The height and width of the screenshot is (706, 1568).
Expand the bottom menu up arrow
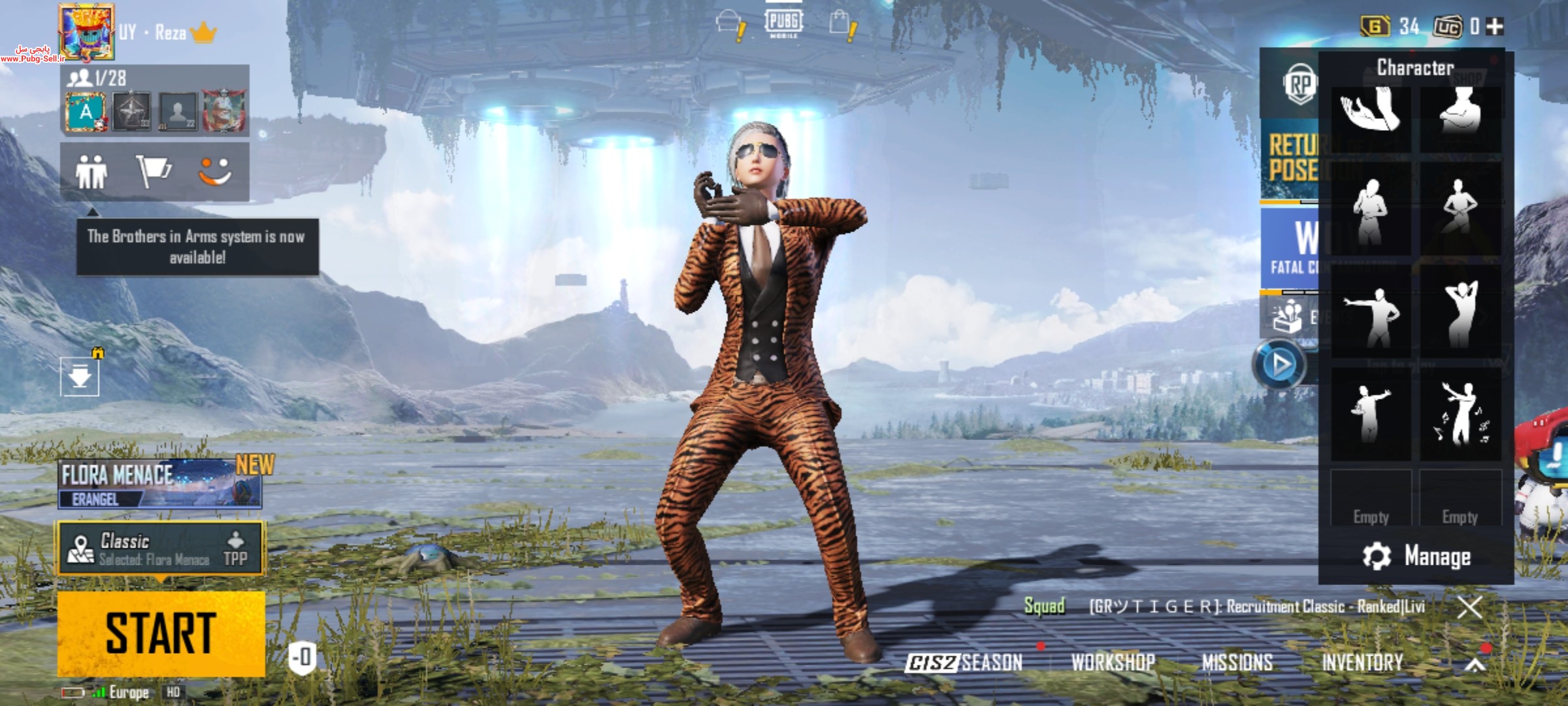click(1475, 664)
